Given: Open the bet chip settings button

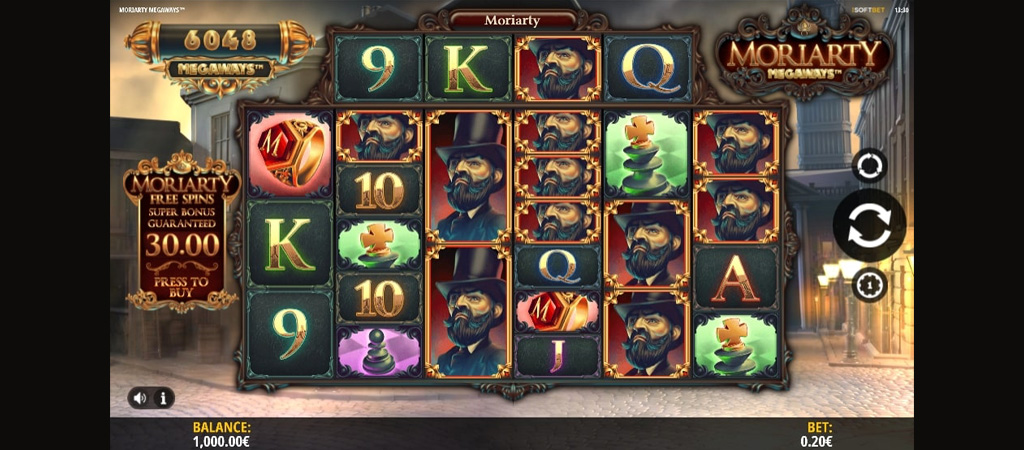Looking at the screenshot, I should pos(869,286).
